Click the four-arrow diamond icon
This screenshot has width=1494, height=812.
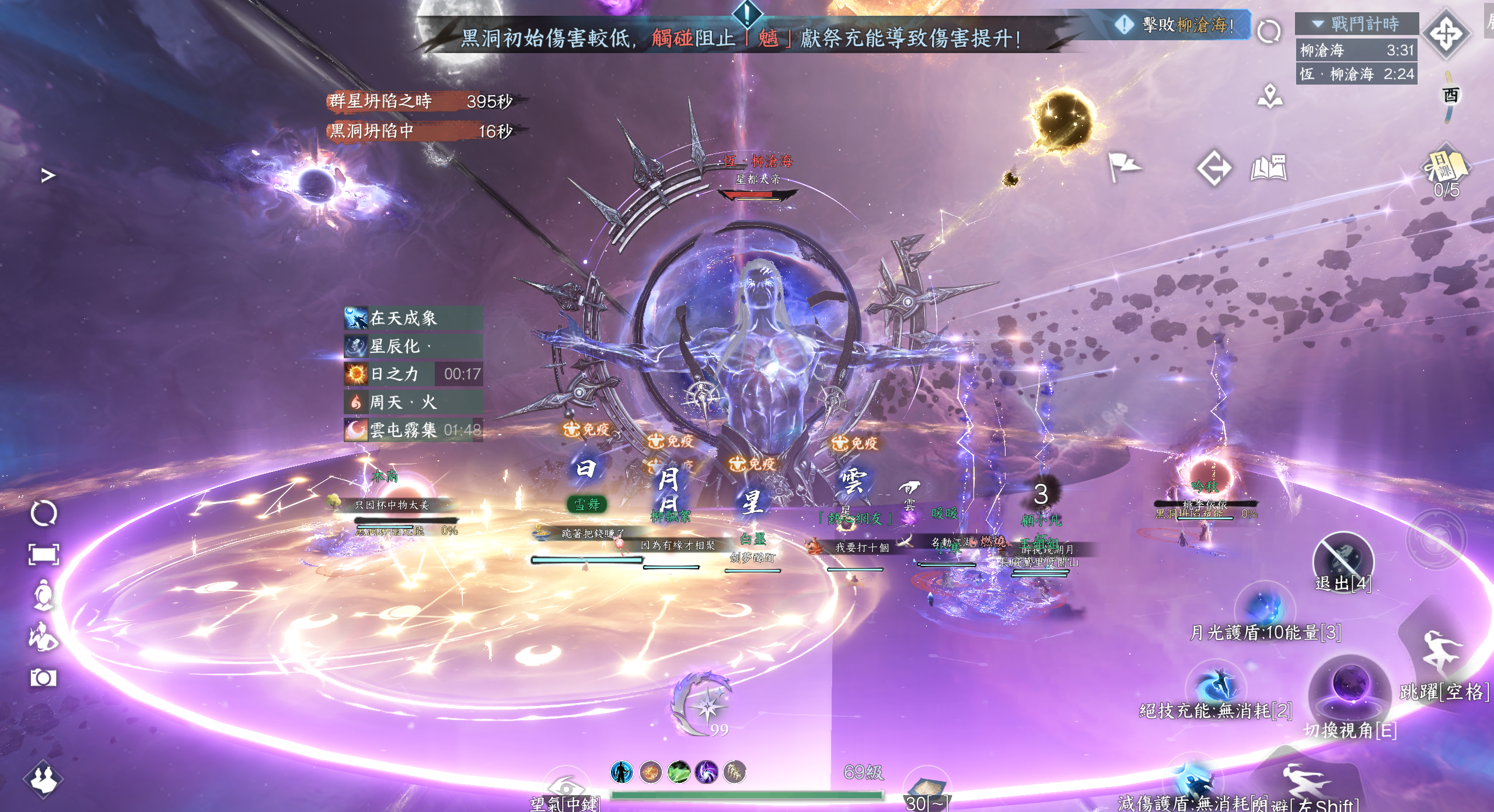coord(1446,33)
